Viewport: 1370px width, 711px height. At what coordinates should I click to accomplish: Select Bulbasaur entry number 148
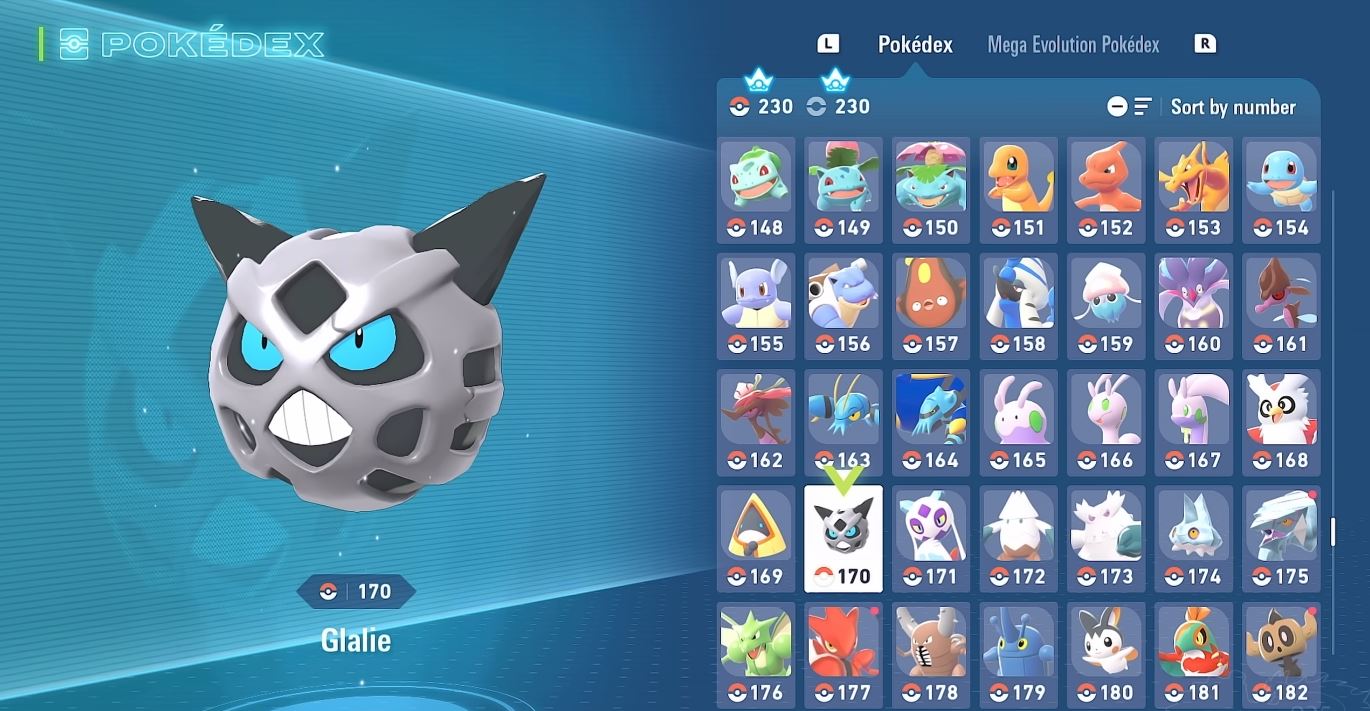[x=756, y=190]
